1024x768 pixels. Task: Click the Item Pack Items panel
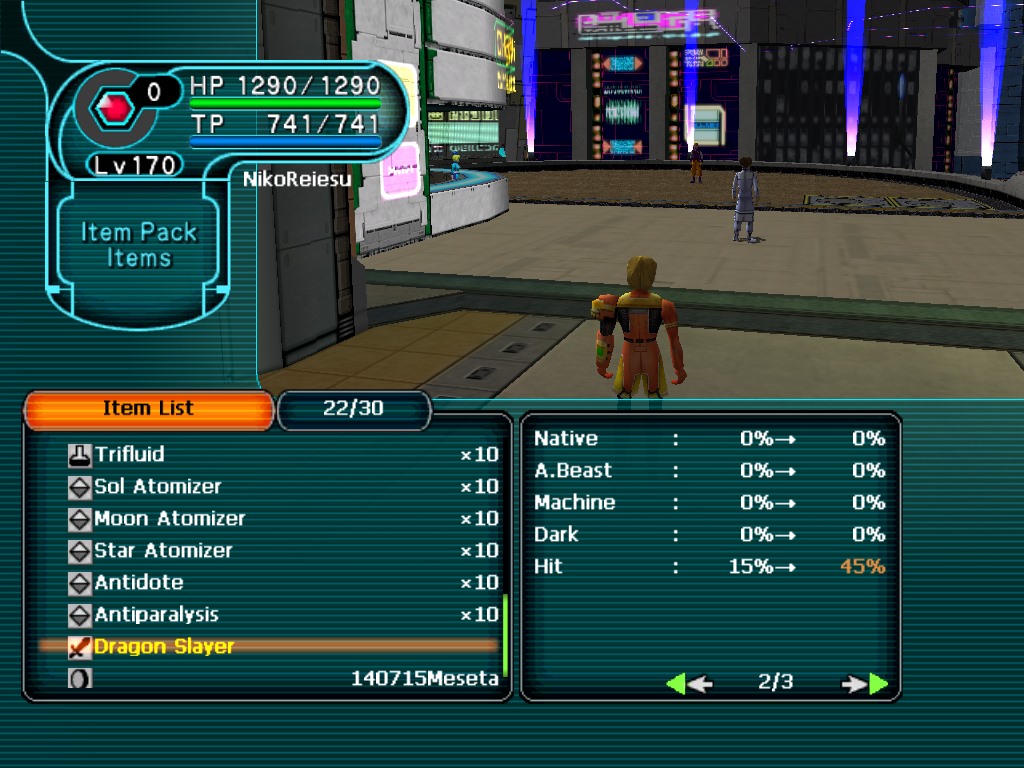coord(139,245)
